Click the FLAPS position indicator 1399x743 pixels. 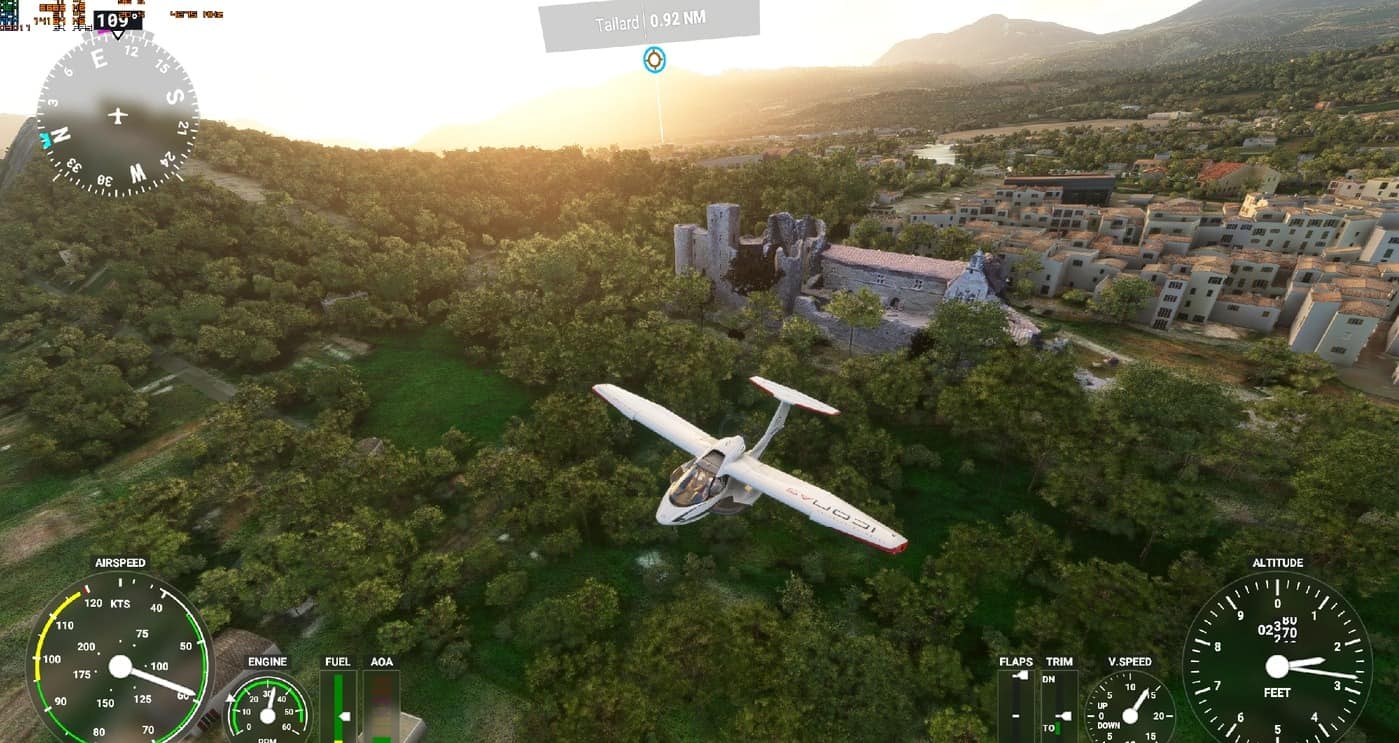pyautogui.click(x=1016, y=705)
